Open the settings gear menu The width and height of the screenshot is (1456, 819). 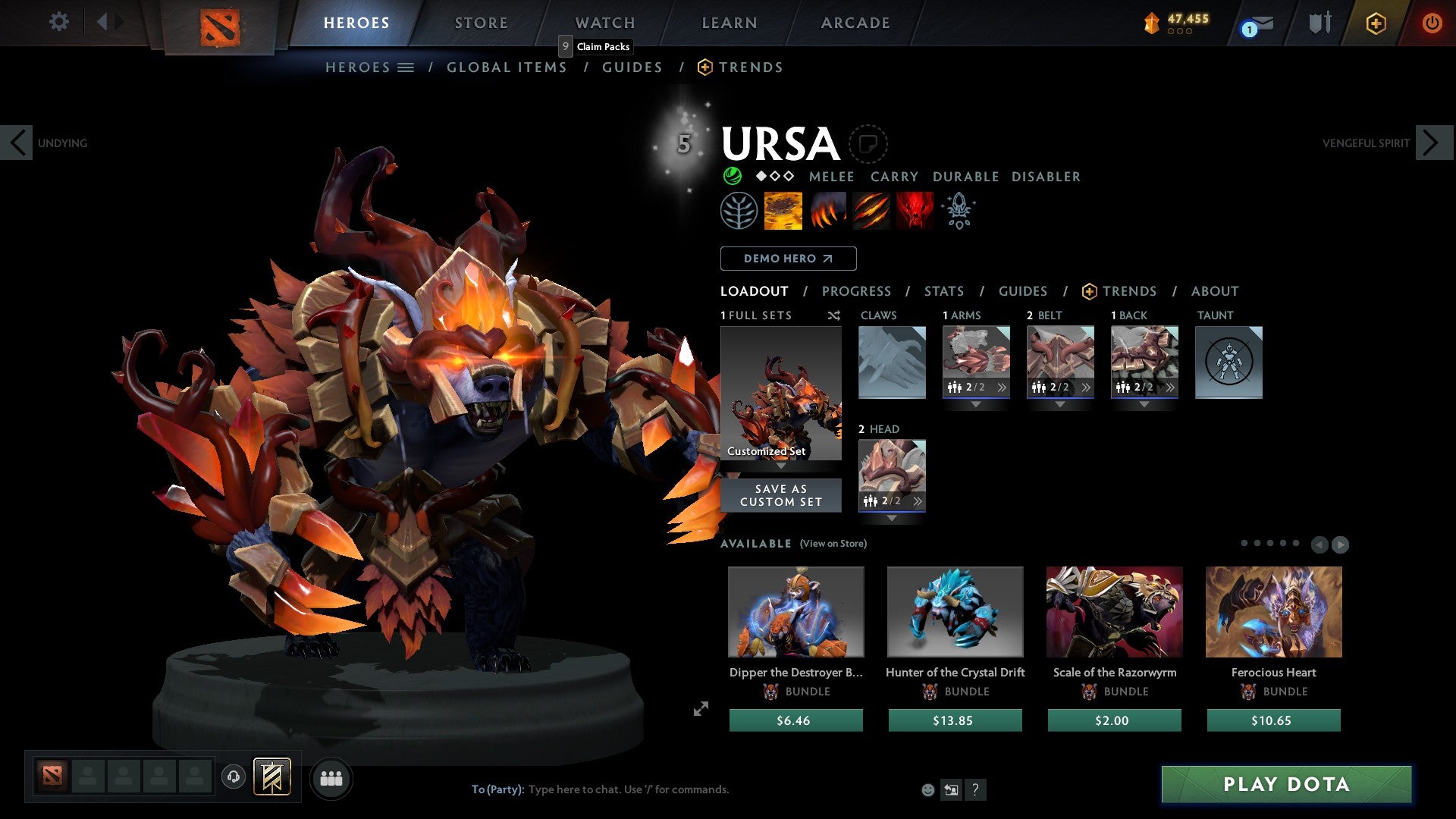(x=58, y=22)
